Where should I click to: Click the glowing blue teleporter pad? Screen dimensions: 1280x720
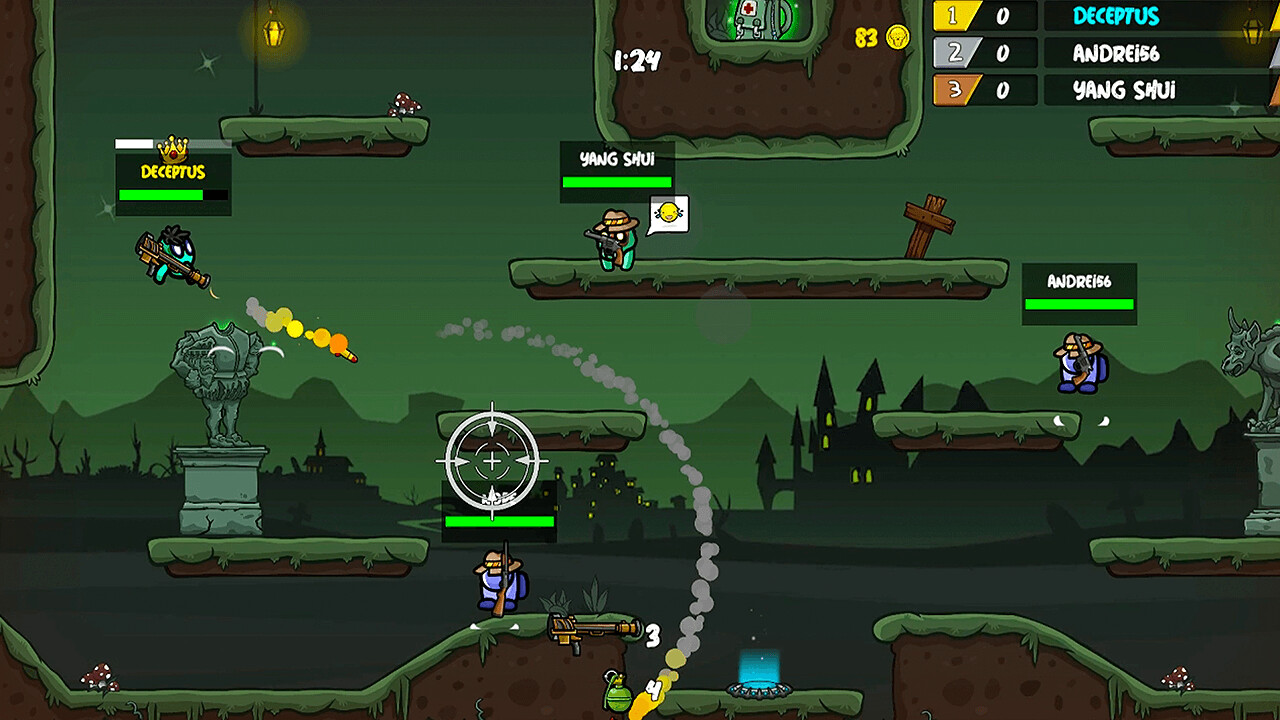[756, 690]
